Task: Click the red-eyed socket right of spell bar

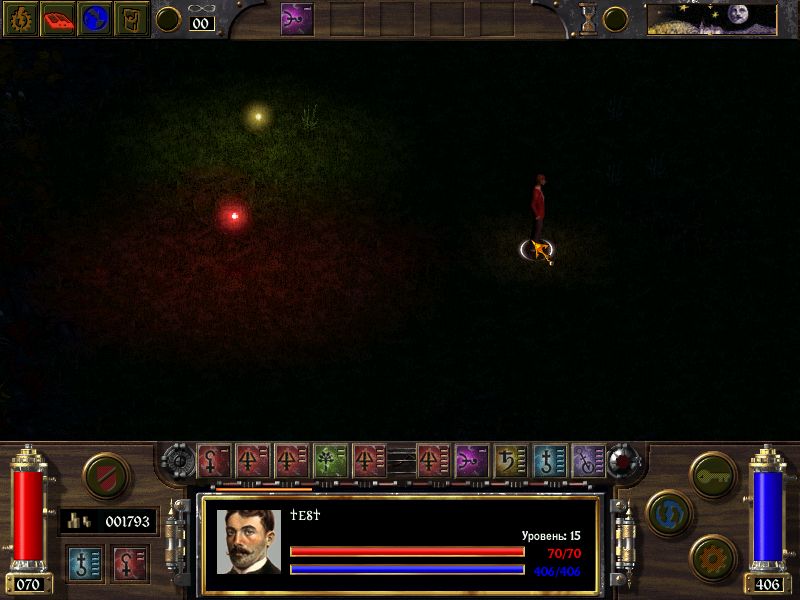Action: [x=627, y=460]
